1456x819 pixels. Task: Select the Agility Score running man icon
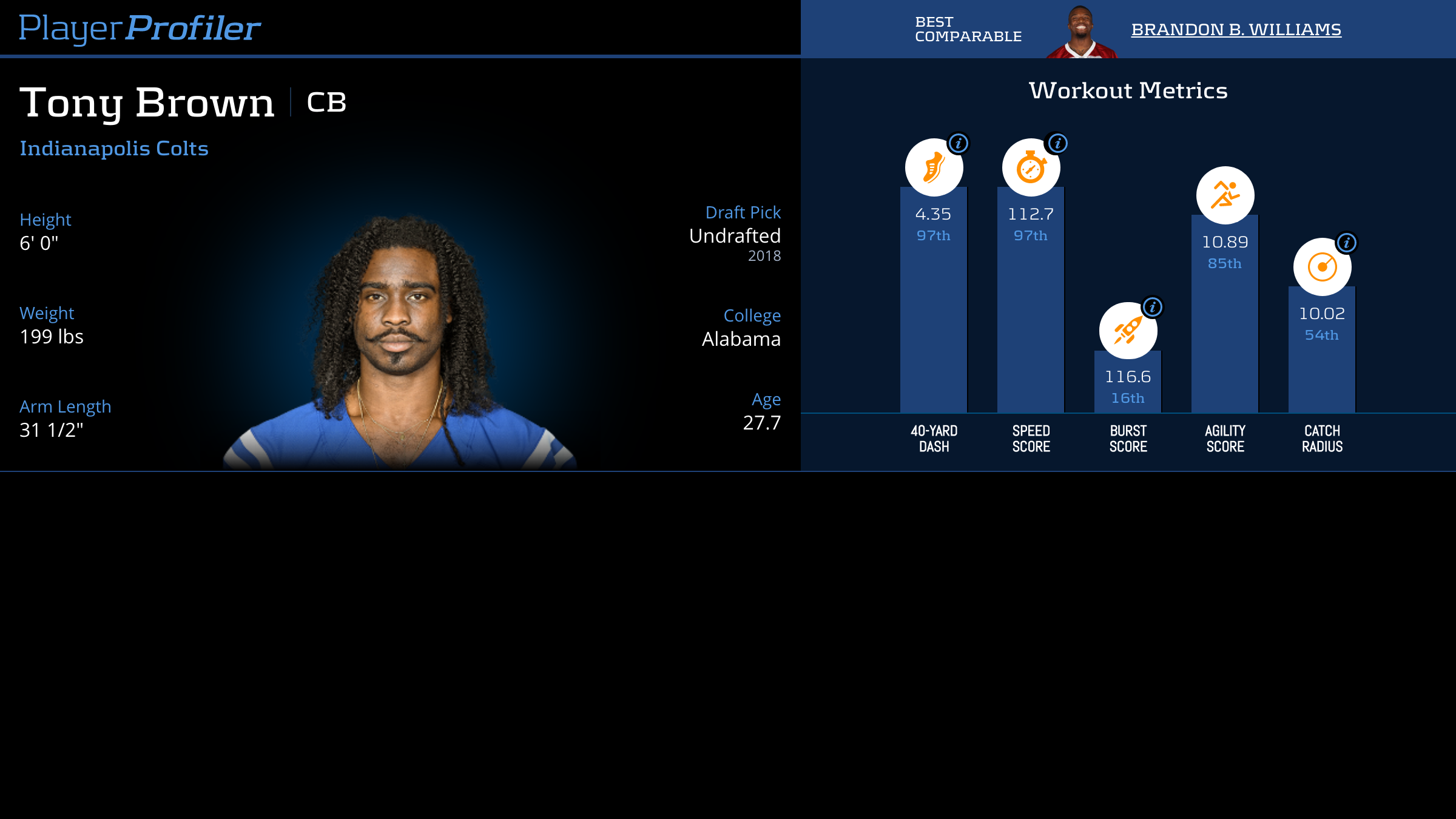tap(1225, 195)
